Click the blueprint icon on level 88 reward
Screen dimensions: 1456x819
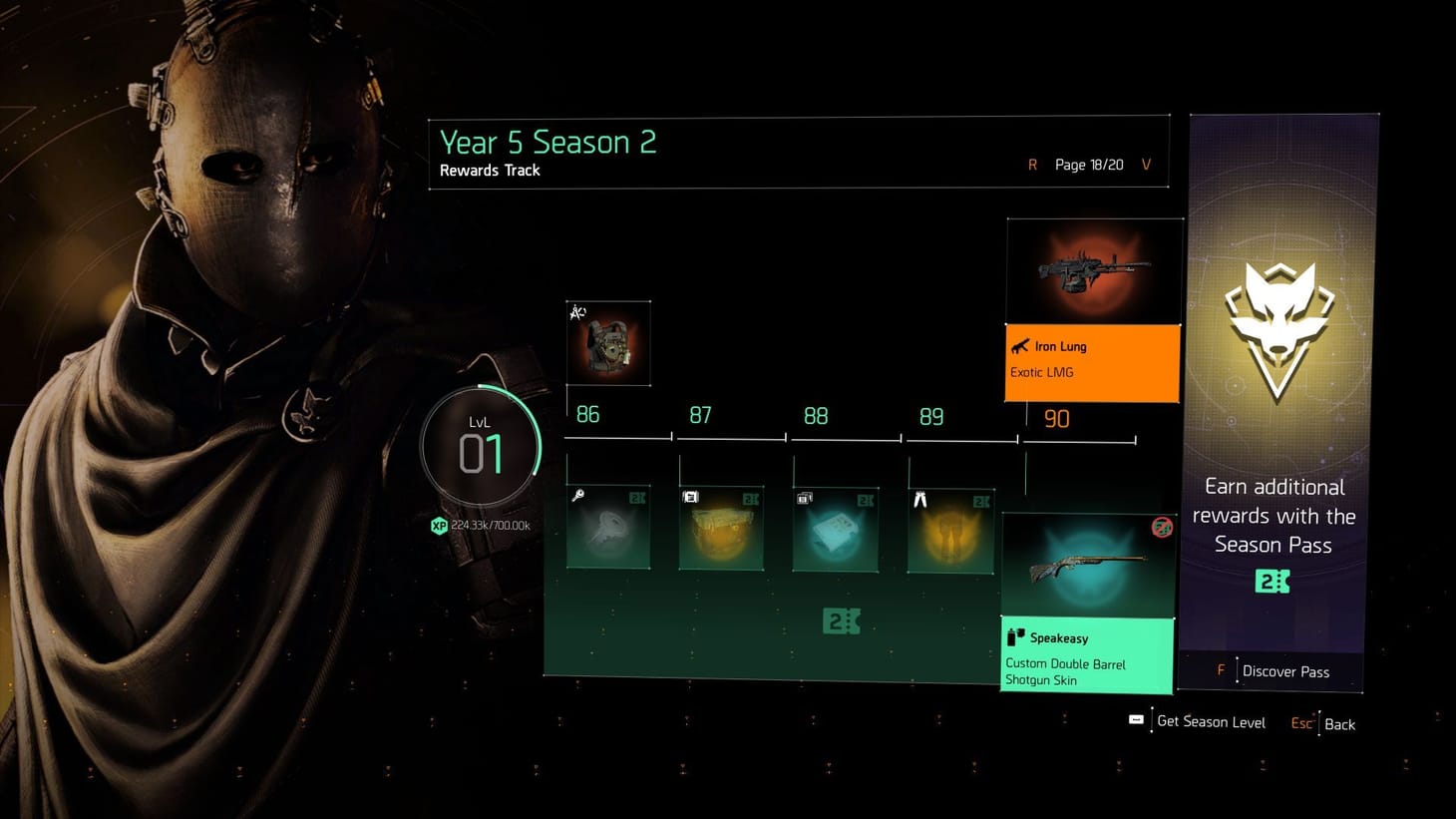pos(803,496)
